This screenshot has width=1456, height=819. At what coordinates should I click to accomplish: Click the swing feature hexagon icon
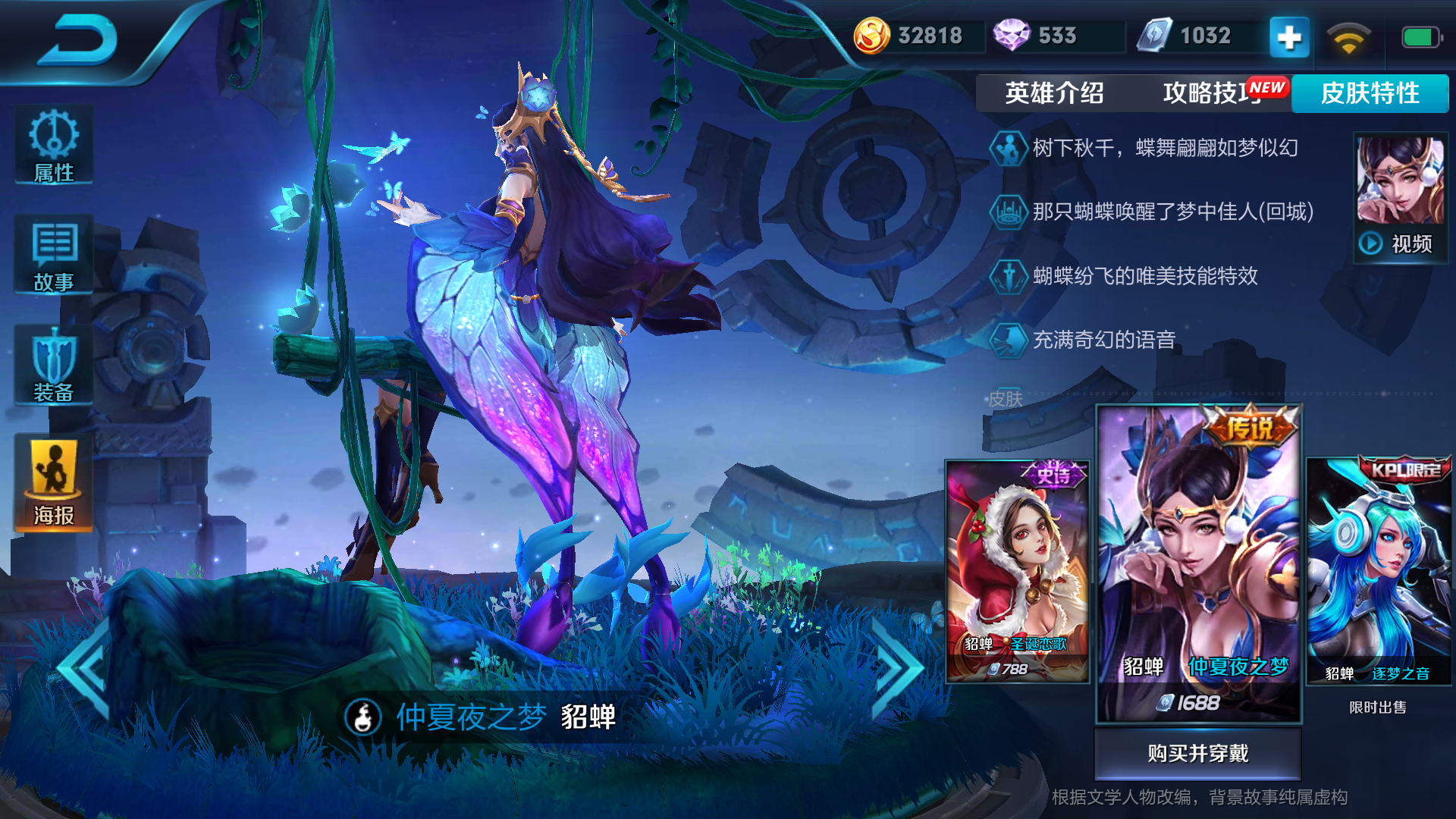tap(1009, 149)
